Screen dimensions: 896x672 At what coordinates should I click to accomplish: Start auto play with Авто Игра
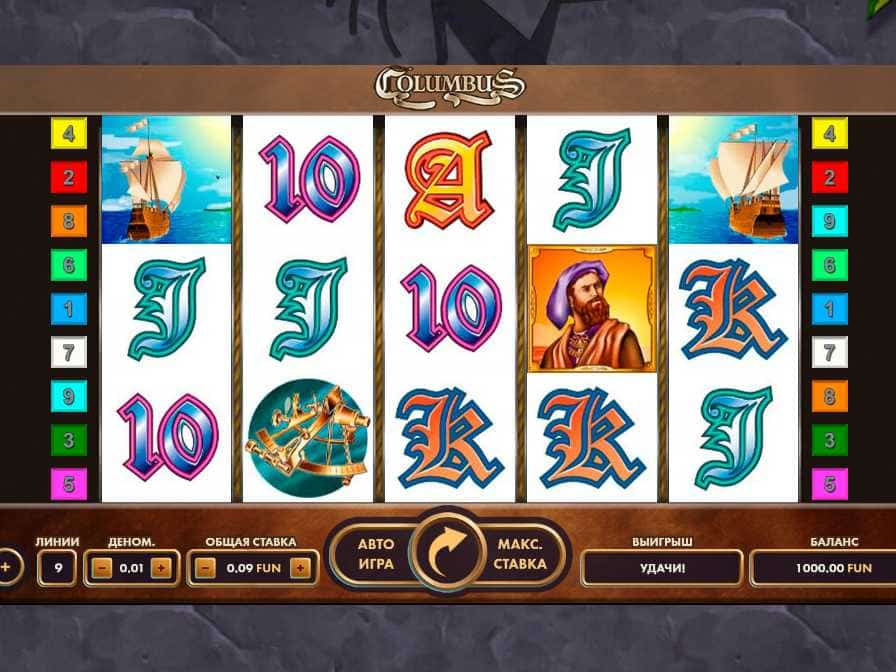click(376, 554)
